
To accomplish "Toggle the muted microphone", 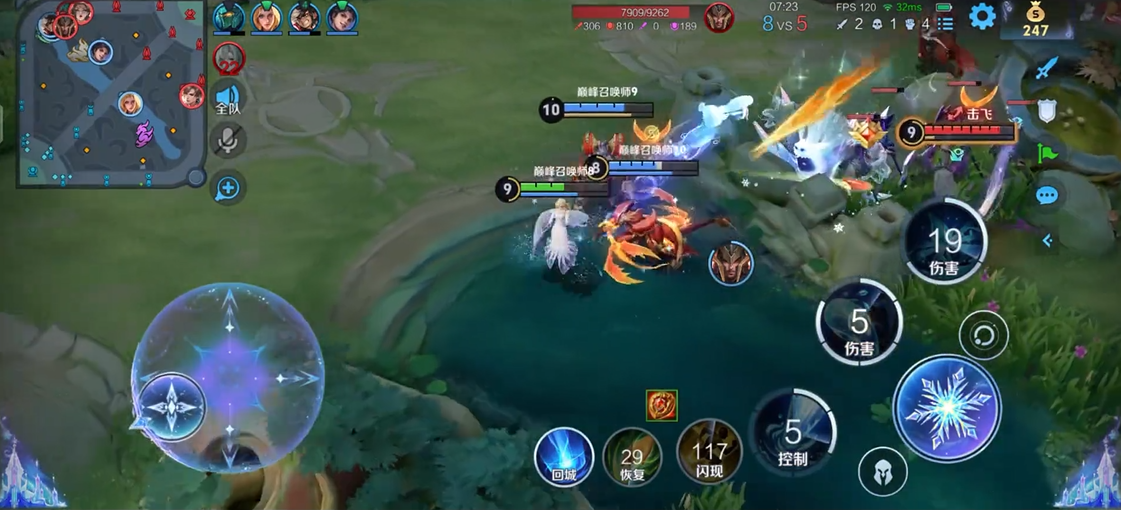I will (x=228, y=141).
